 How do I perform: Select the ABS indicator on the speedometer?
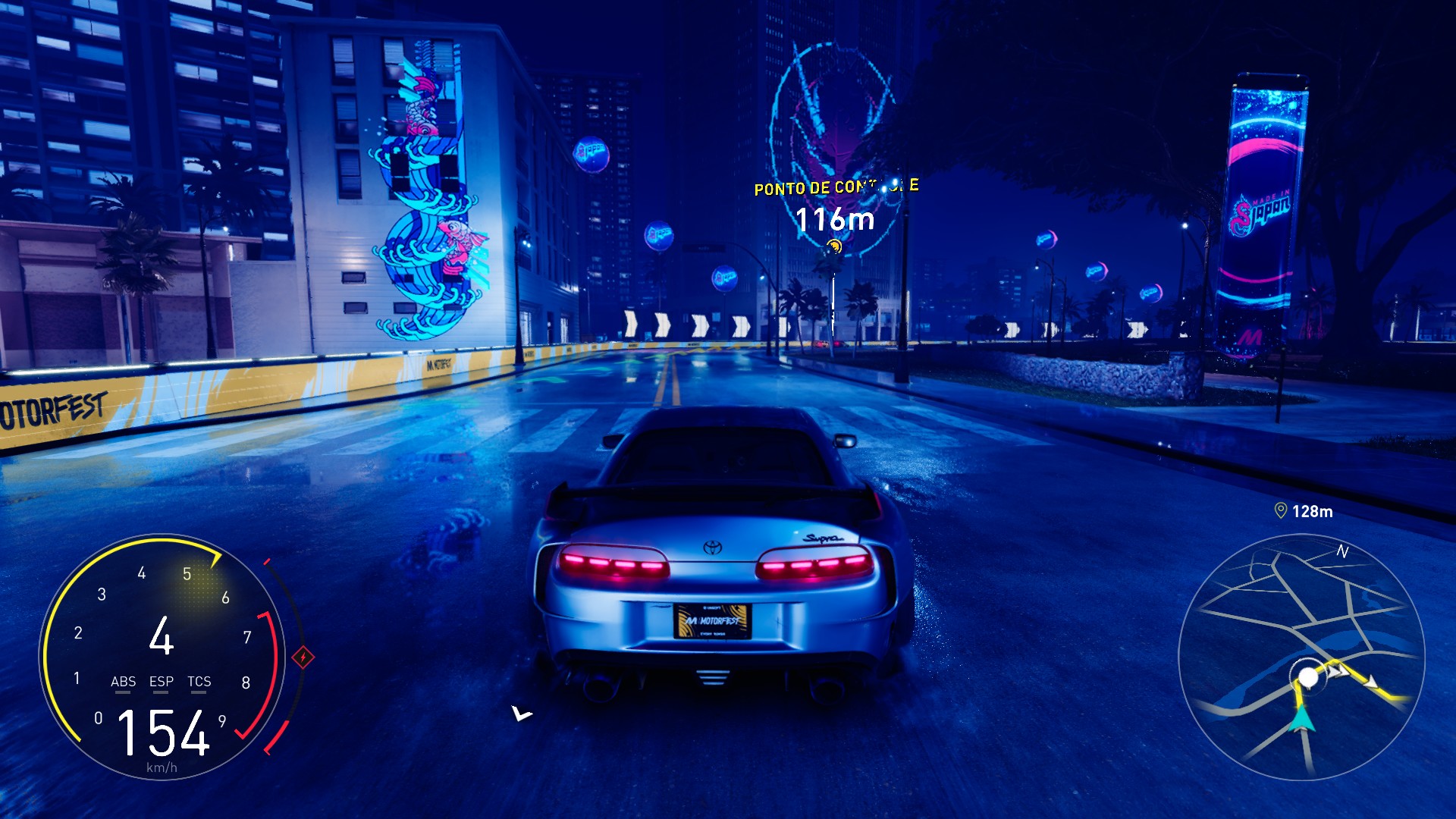click(x=123, y=682)
